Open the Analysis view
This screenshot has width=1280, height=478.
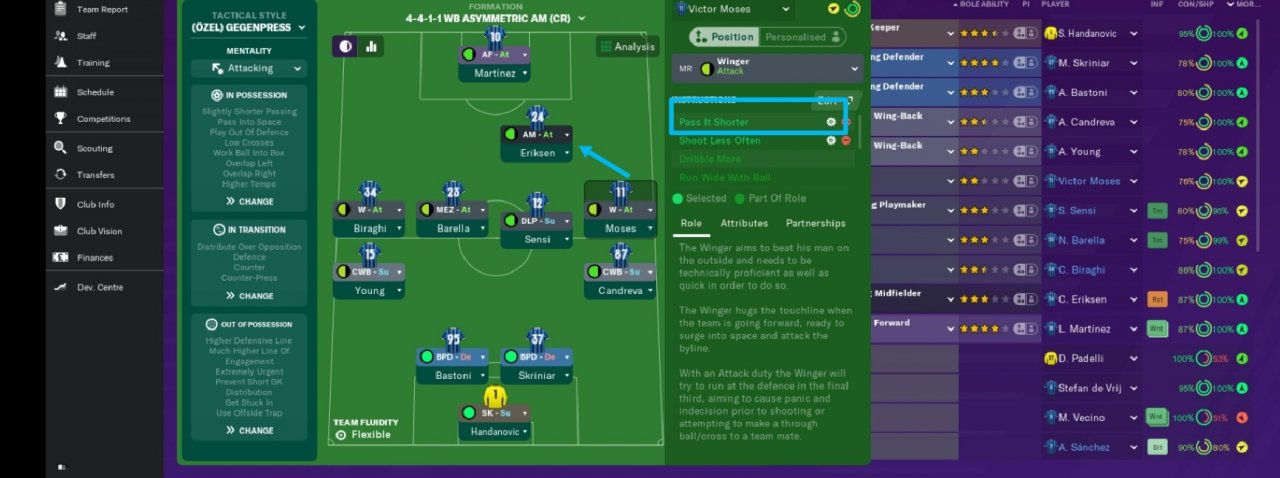coord(627,46)
